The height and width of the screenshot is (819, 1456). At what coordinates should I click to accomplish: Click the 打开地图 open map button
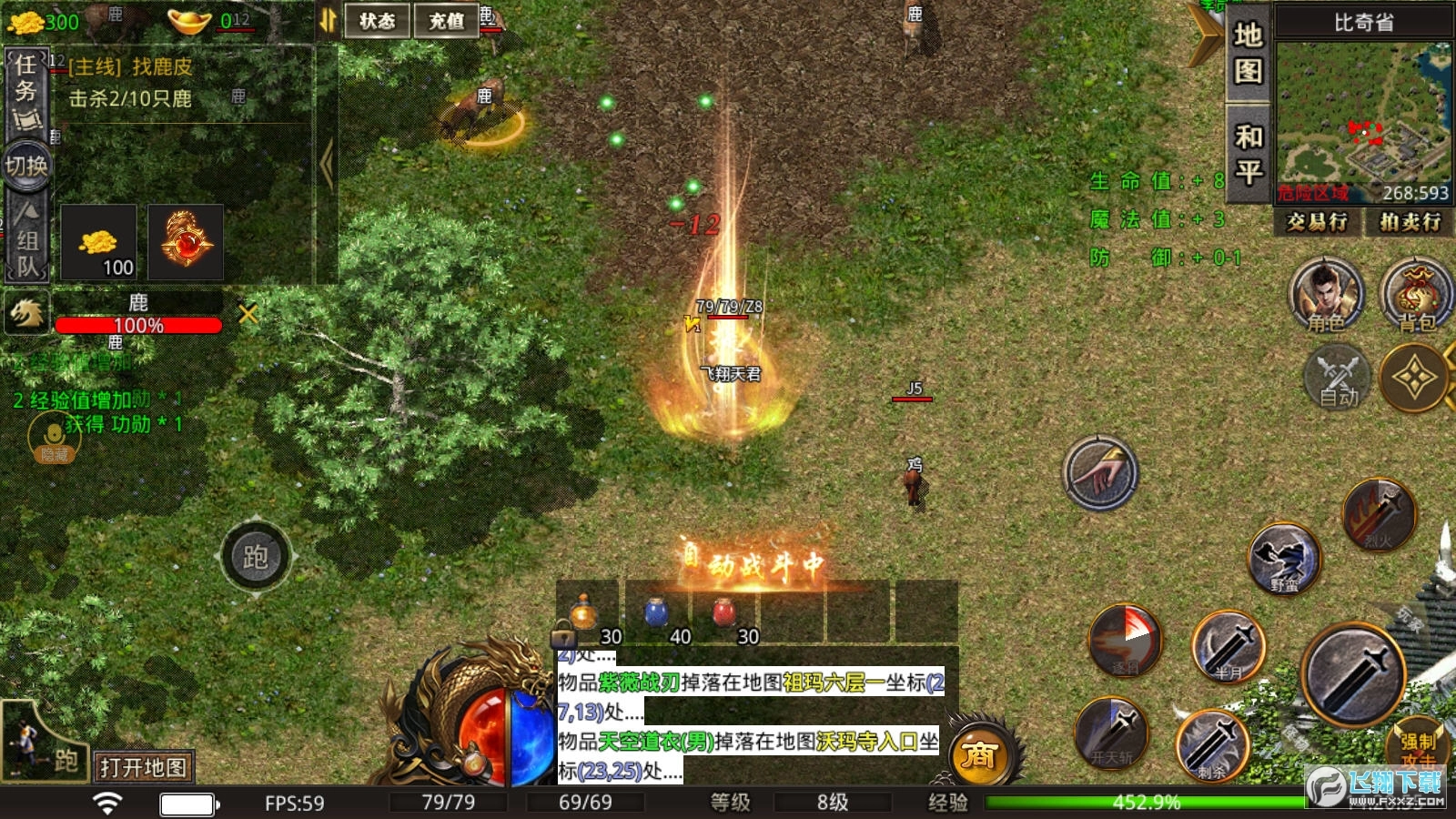coord(143,767)
